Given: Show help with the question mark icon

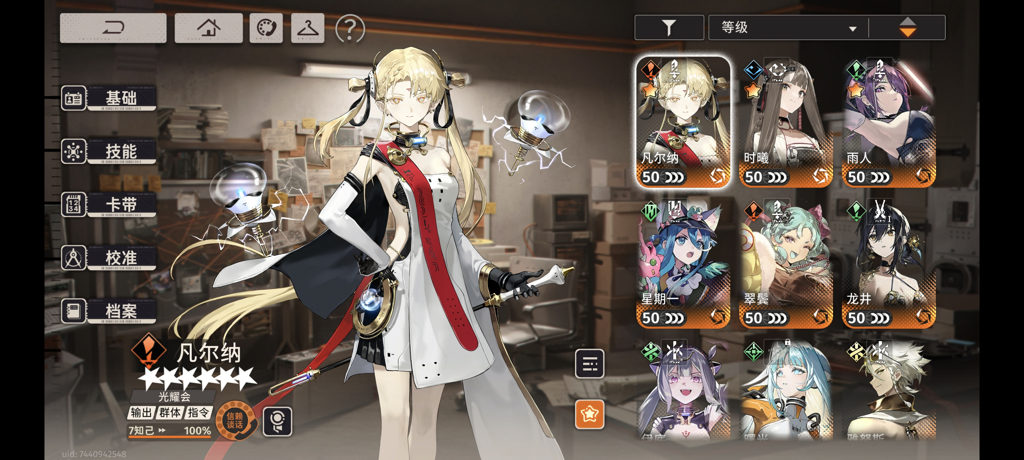Looking at the screenshot, I should click(349, 29).
